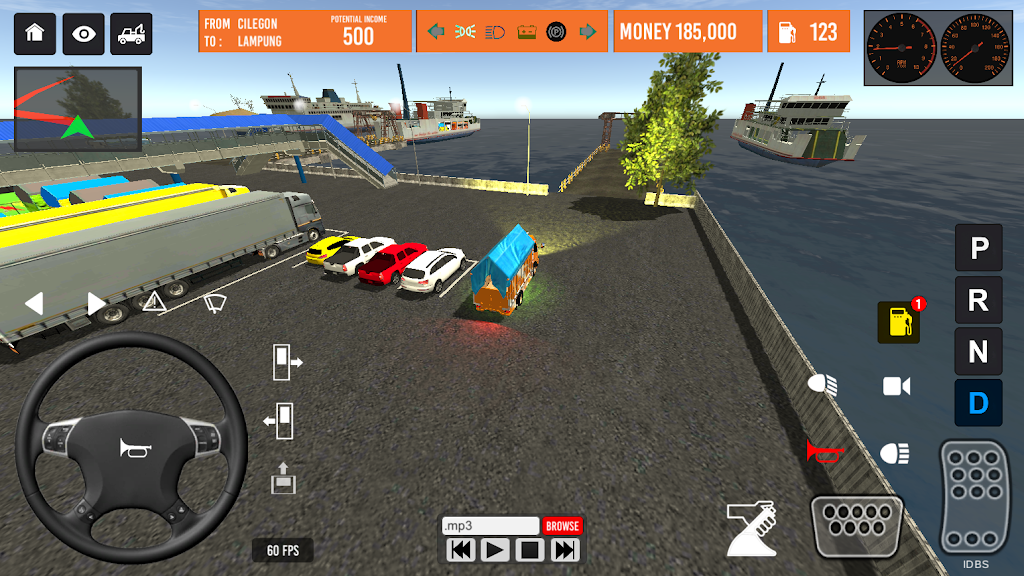This screenshot has height=576, width=1024.
Task: Hit the tall accelerator pedal
Action: coord(972,496)
